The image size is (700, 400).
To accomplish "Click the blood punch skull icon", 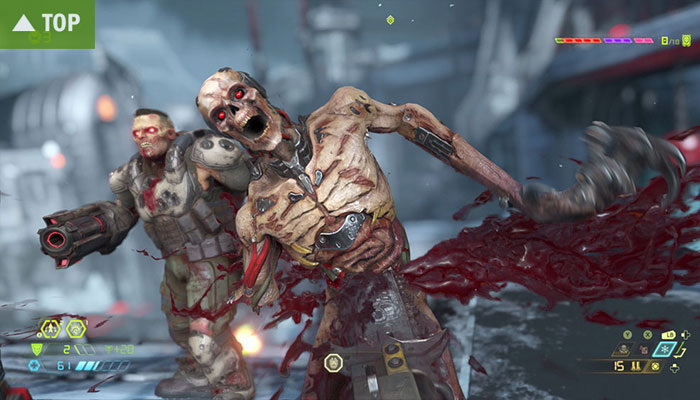I will [624, 348].
